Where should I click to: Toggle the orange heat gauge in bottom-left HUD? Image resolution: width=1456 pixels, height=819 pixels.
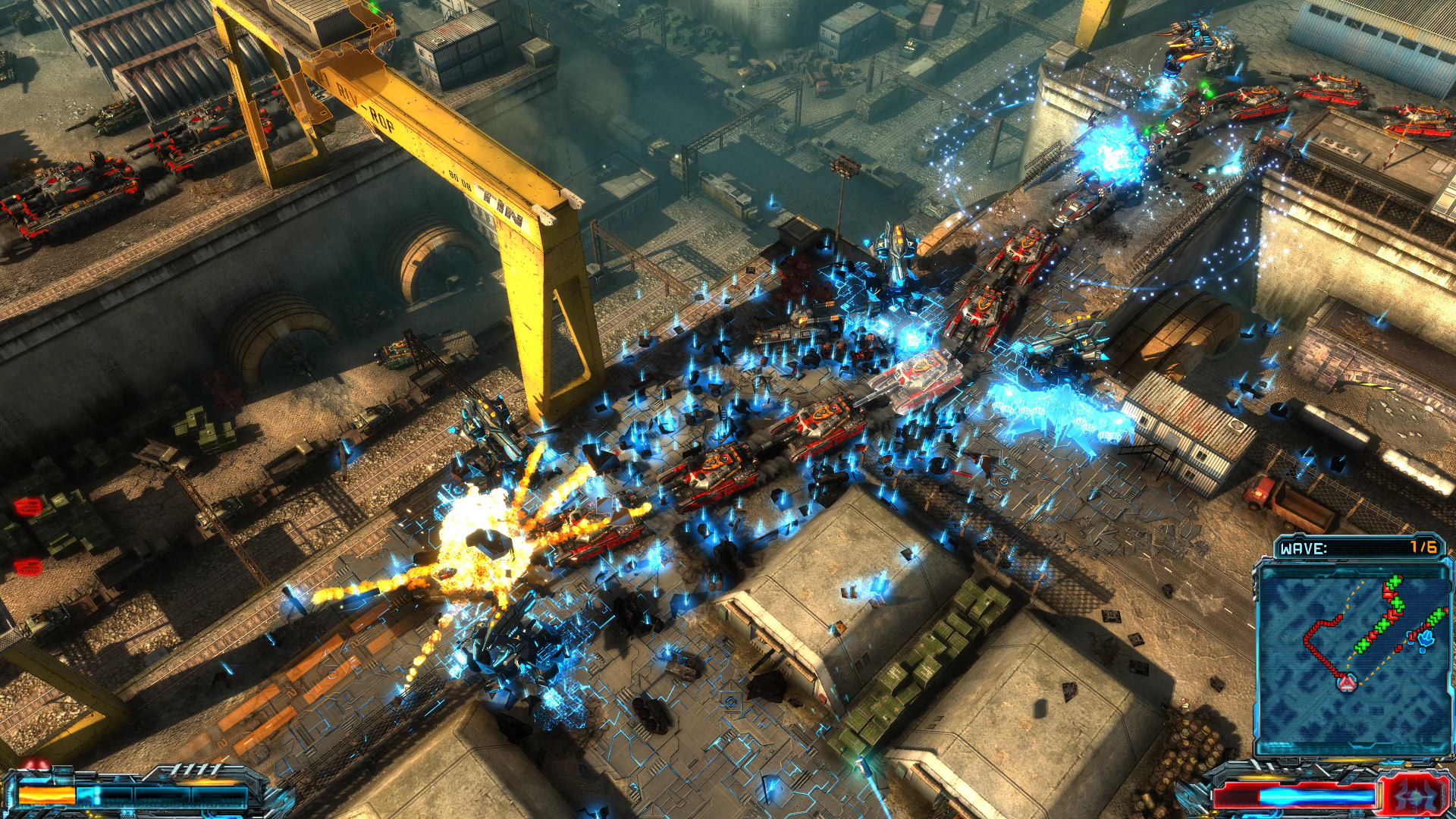(47, 794)
